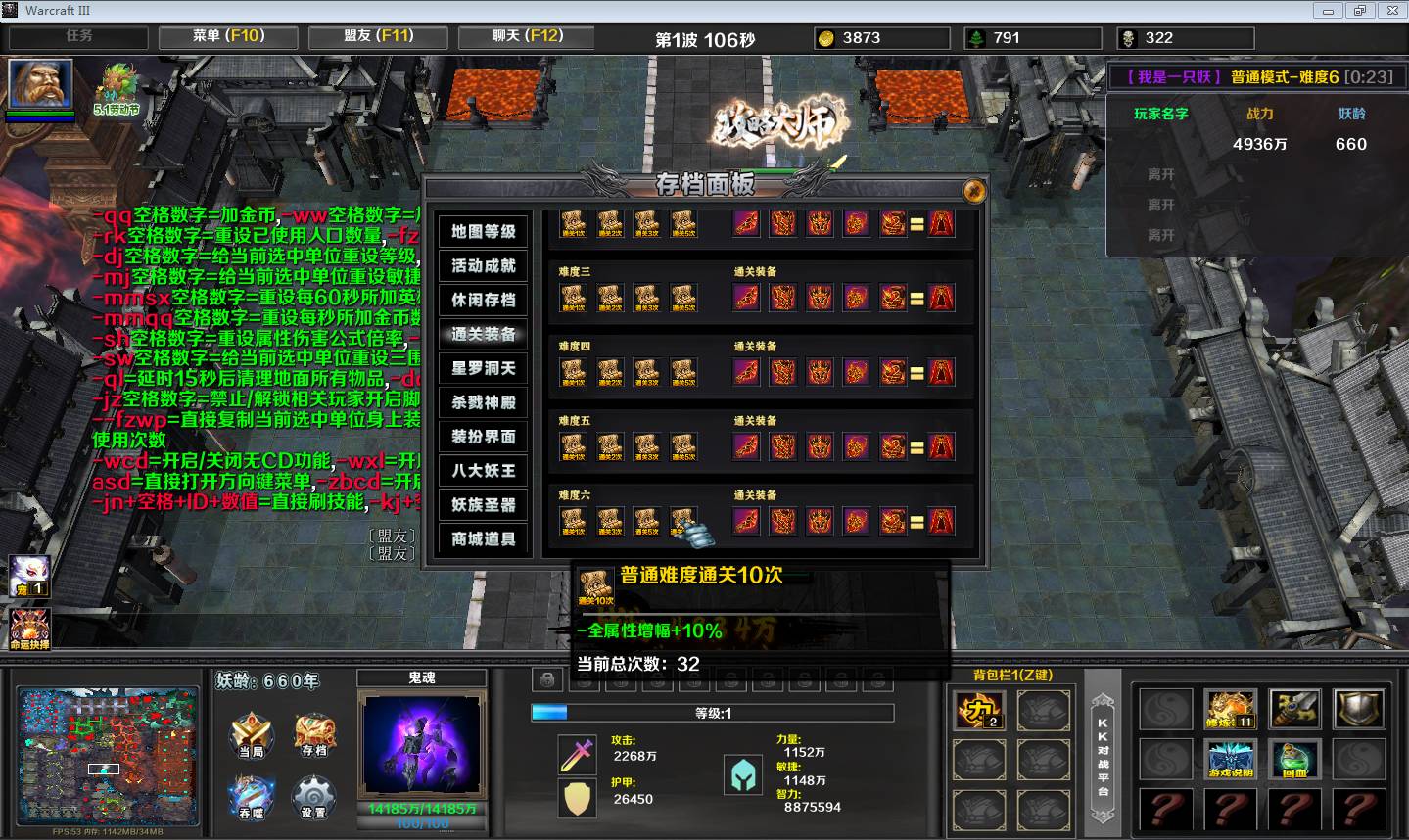Activate the 吞噬 devour button
Screen dimensions: 1409x840
[x=251, y=797]
